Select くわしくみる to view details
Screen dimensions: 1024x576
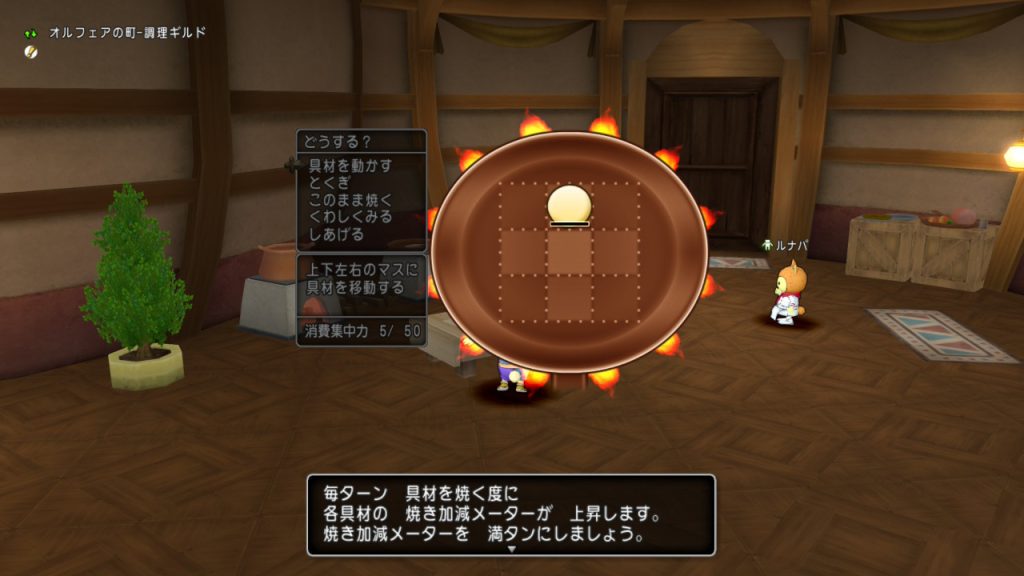[351, 216]
